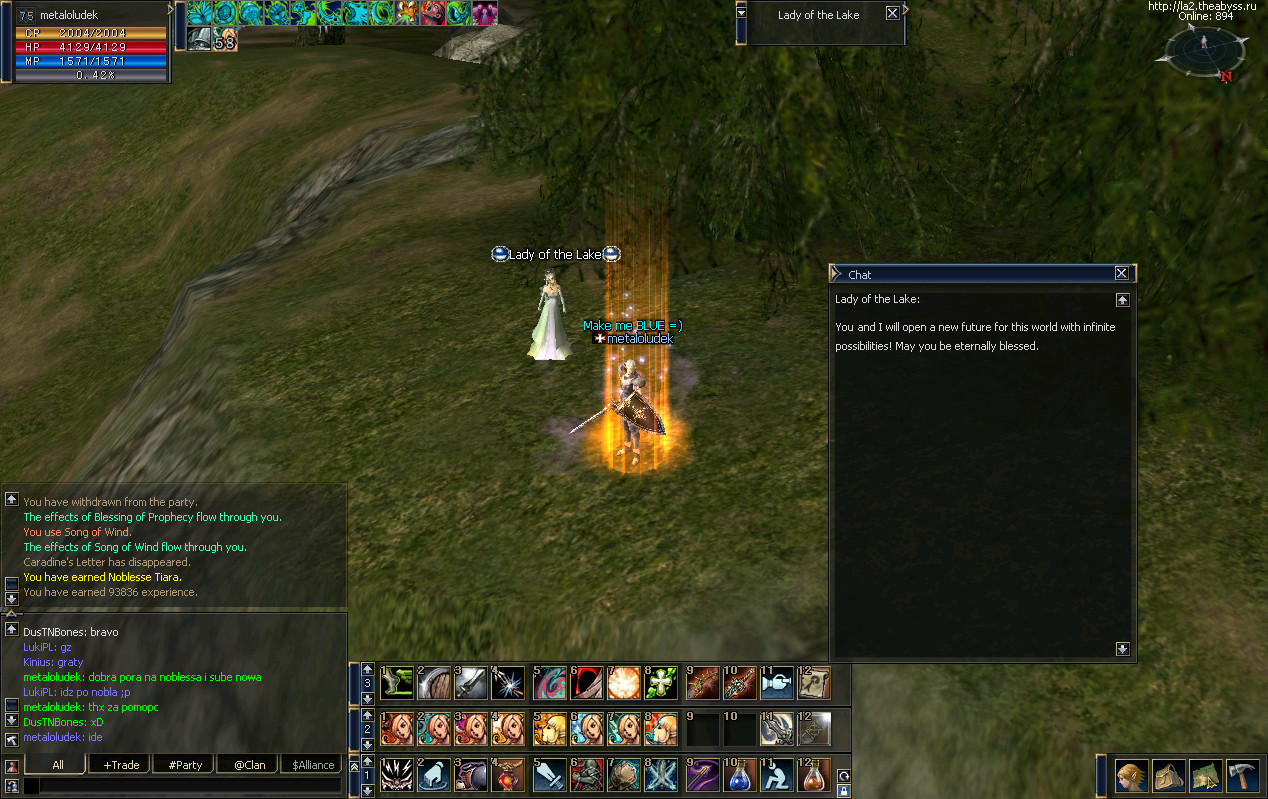Close the Lady of the Lake target panel
This screenshot has width=1268, height=799.
(892, 14)
